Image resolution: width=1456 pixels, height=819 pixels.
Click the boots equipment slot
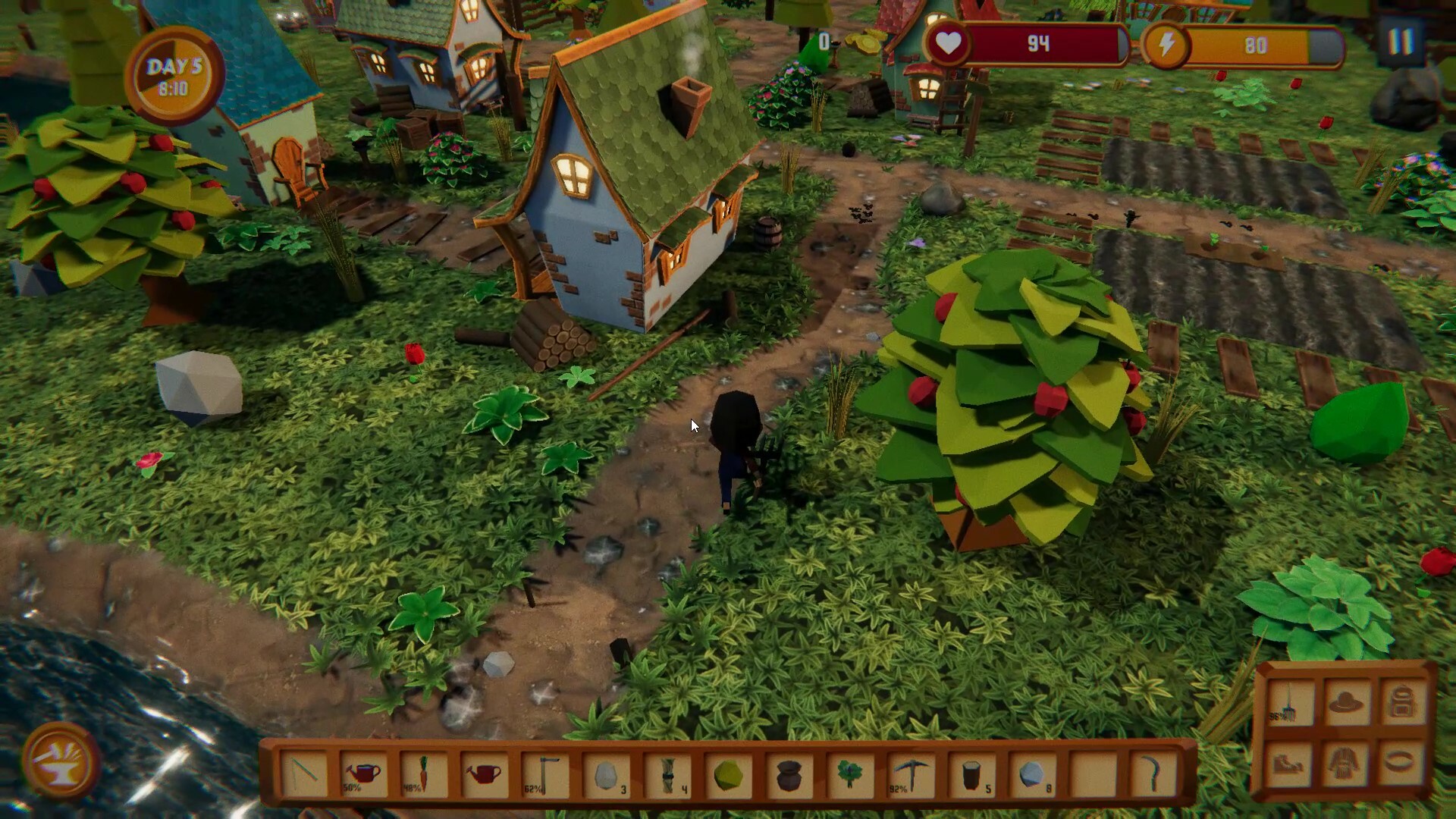coord(1289,764)
